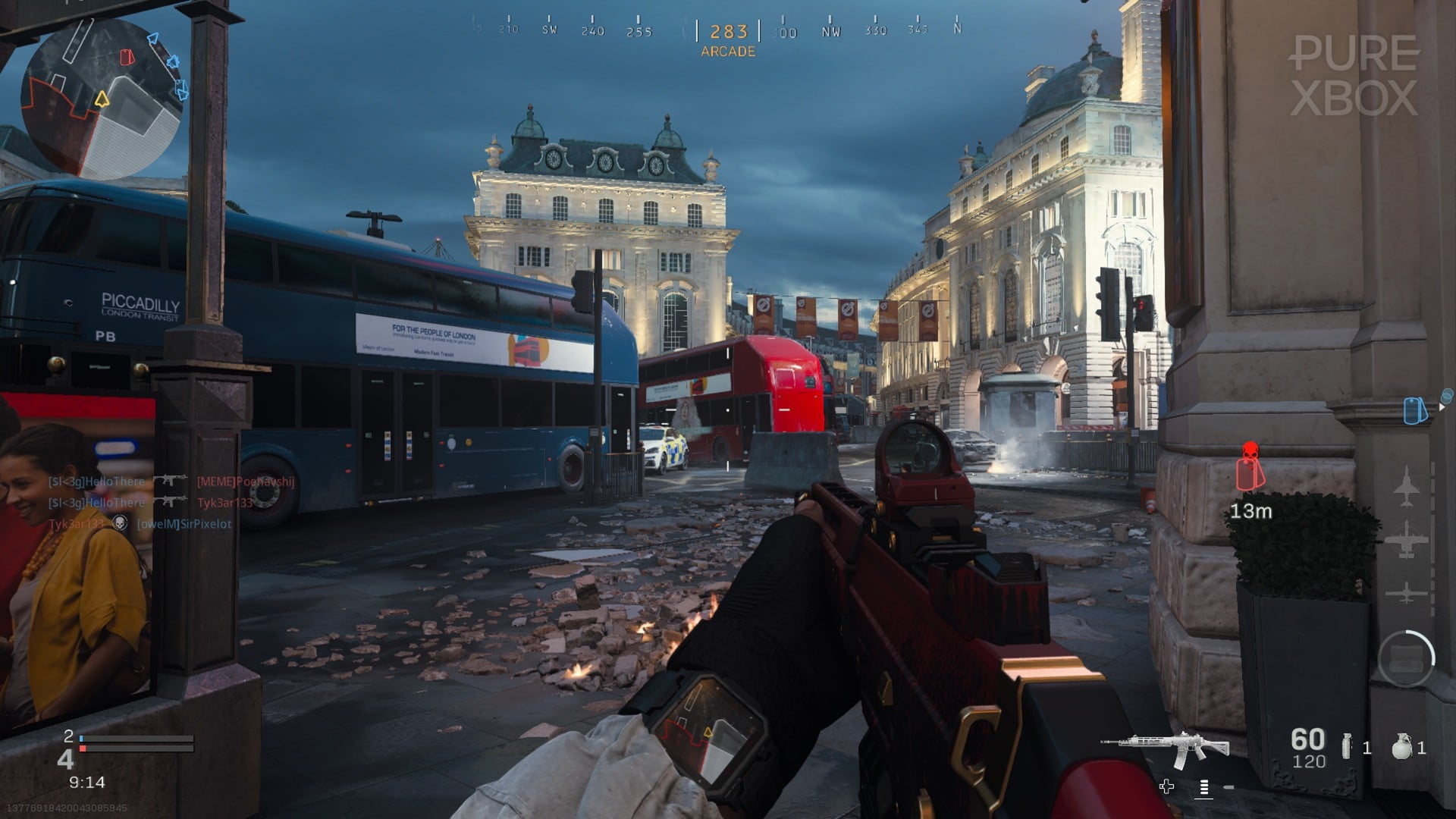Activate the UAV drone killstreak icon
Viewport: 1456px width, 819px height.
(1407, 592)
